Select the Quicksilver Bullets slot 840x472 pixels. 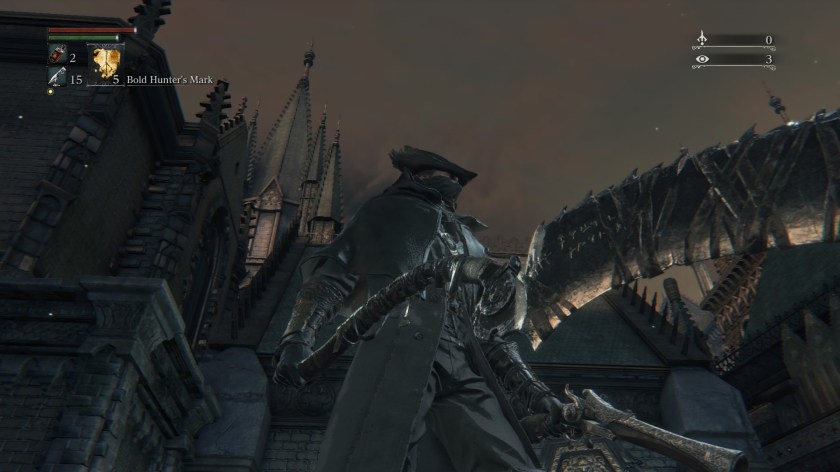57,80
